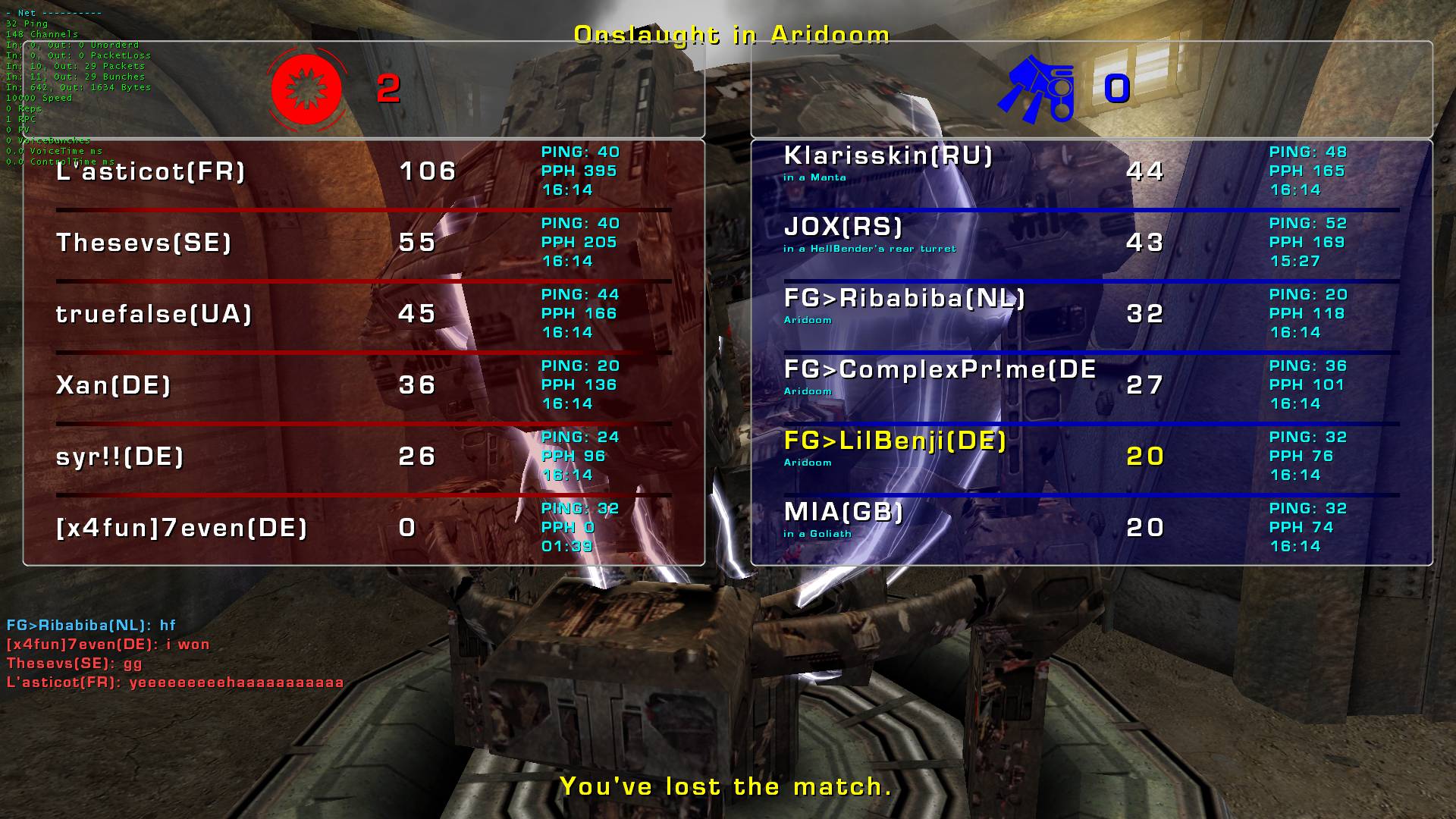Select Klarisskin(RU) on the blue team
This screenshot has width=1456, height=819.
[x=888, y=157]
